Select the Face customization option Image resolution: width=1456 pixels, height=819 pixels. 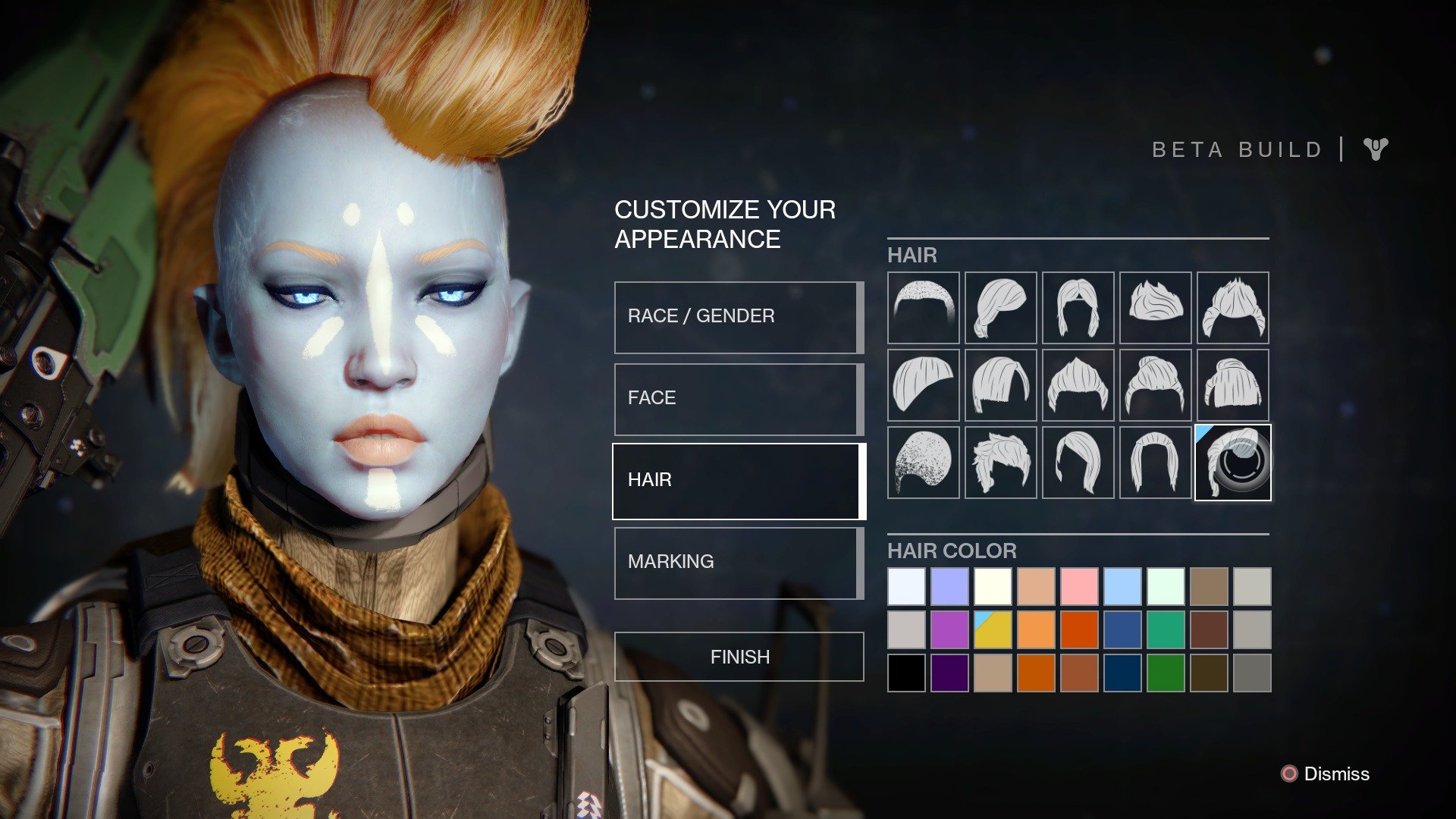739,399
